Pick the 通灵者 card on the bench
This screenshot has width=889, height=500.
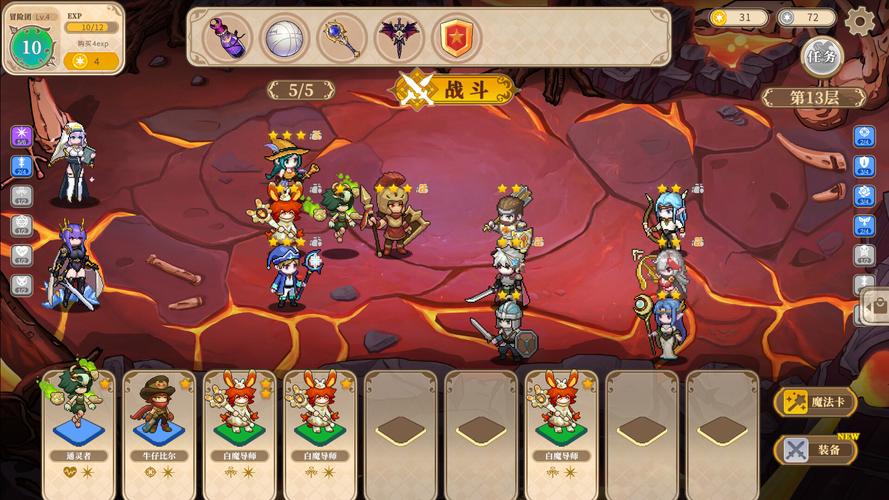coord(78,418)
